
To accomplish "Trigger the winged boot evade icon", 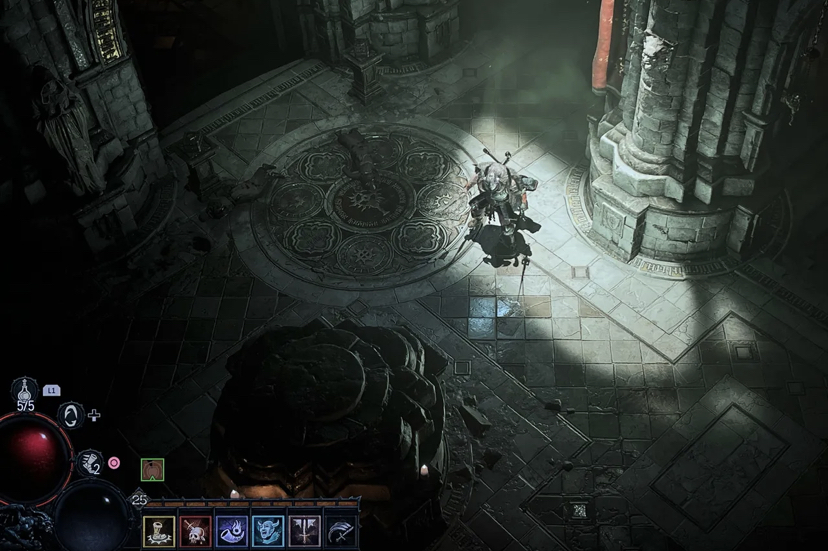I will point(89,462).
